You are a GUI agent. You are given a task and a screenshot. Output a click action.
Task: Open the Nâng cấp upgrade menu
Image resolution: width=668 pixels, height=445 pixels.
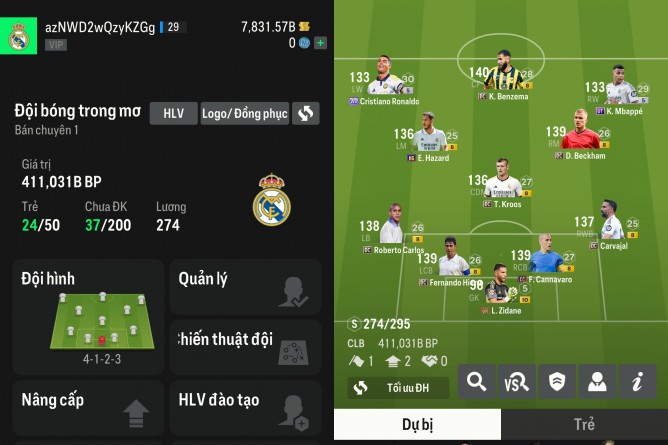tap(88, 408)
